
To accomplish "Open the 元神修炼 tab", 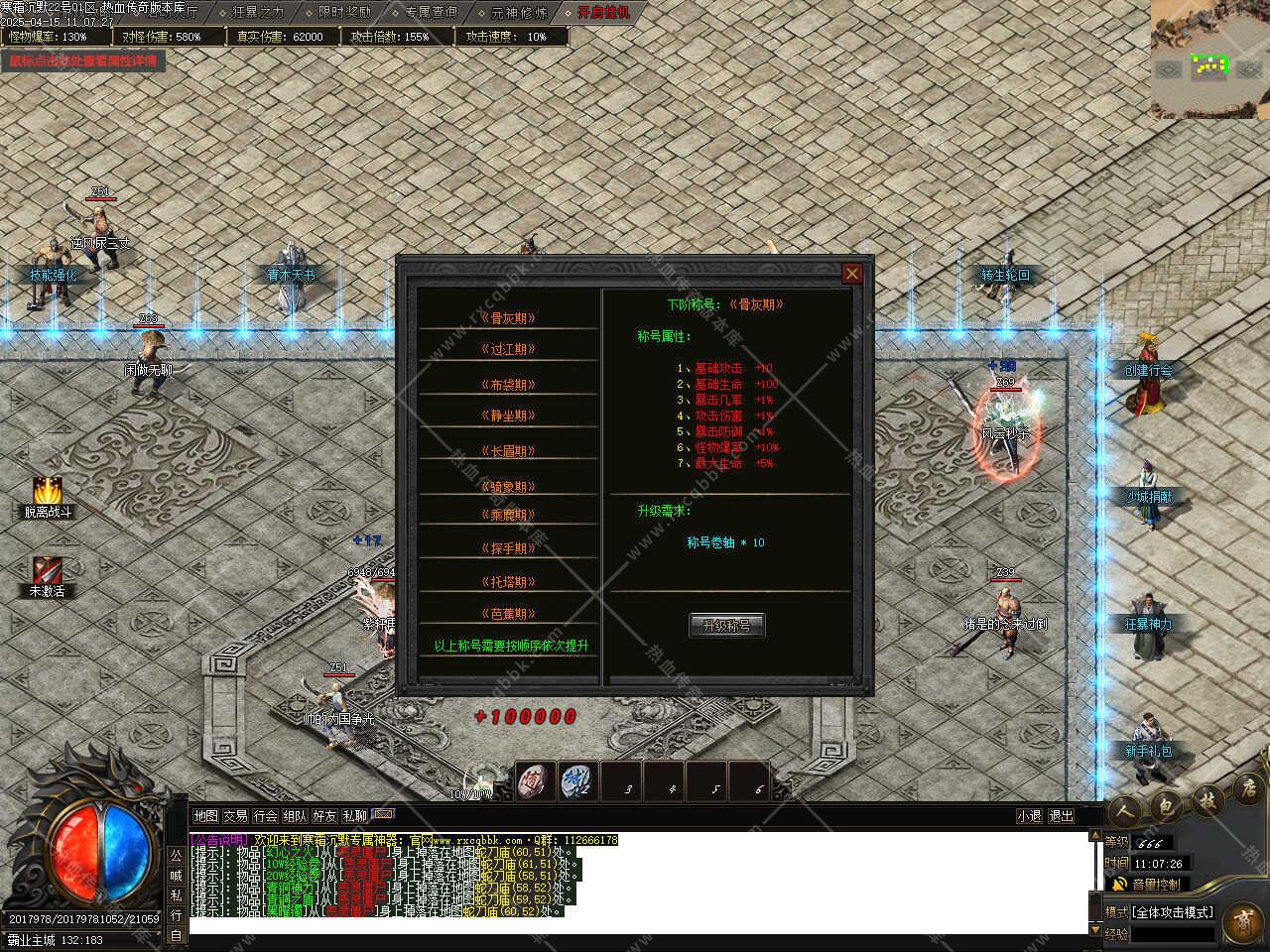I will (518, 12).
